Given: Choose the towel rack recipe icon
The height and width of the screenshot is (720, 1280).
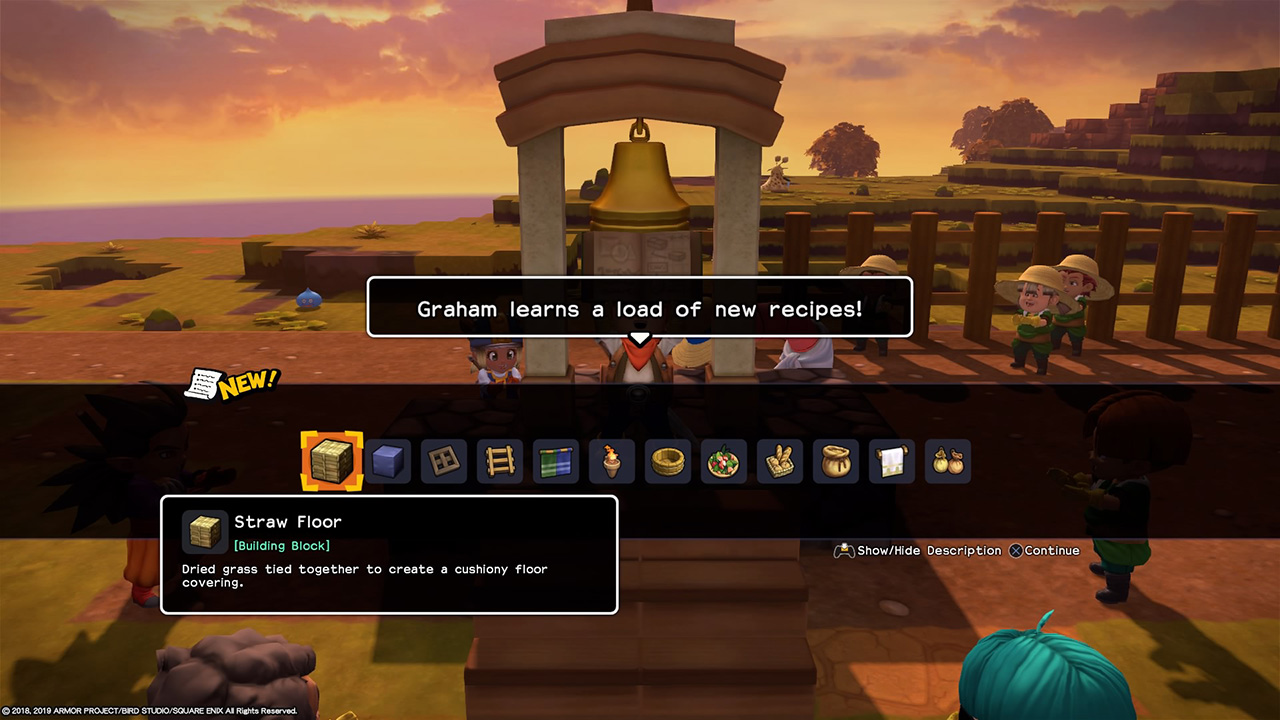Looking at the screenshot, I should tap(891, 461).
